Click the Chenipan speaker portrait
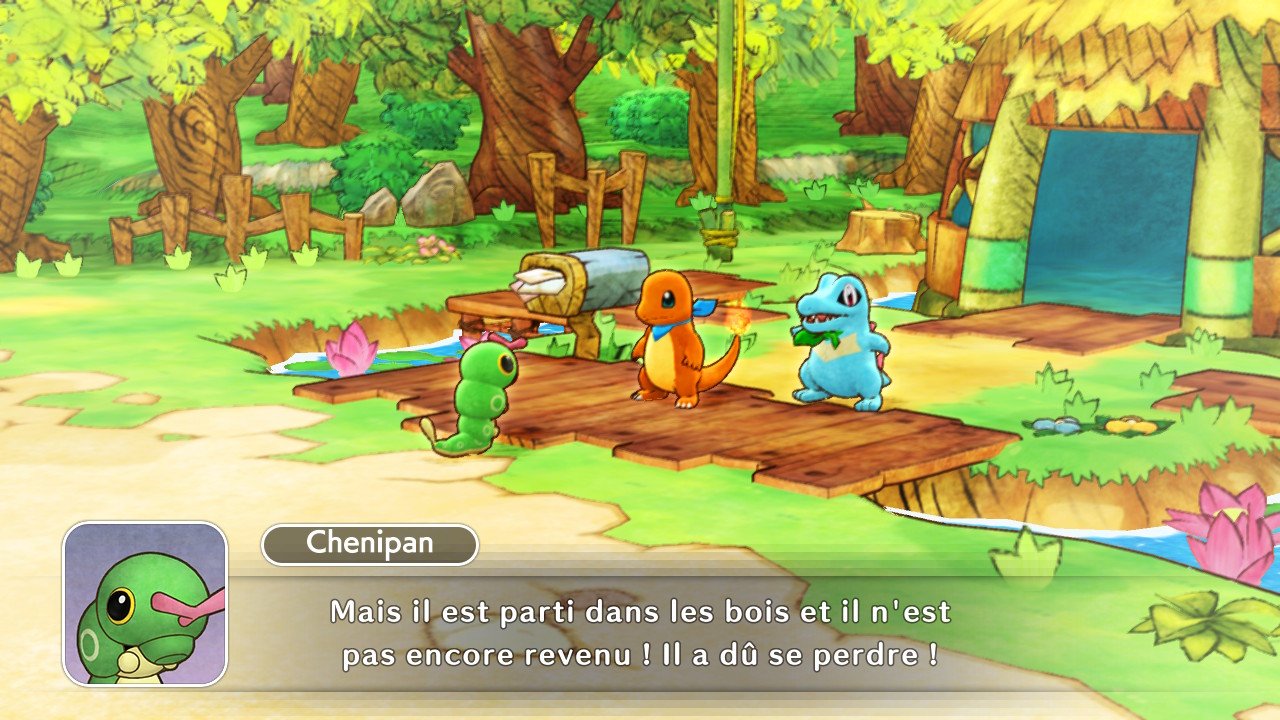The width and height of the screenshot is (1280, 720). [145, 604]
